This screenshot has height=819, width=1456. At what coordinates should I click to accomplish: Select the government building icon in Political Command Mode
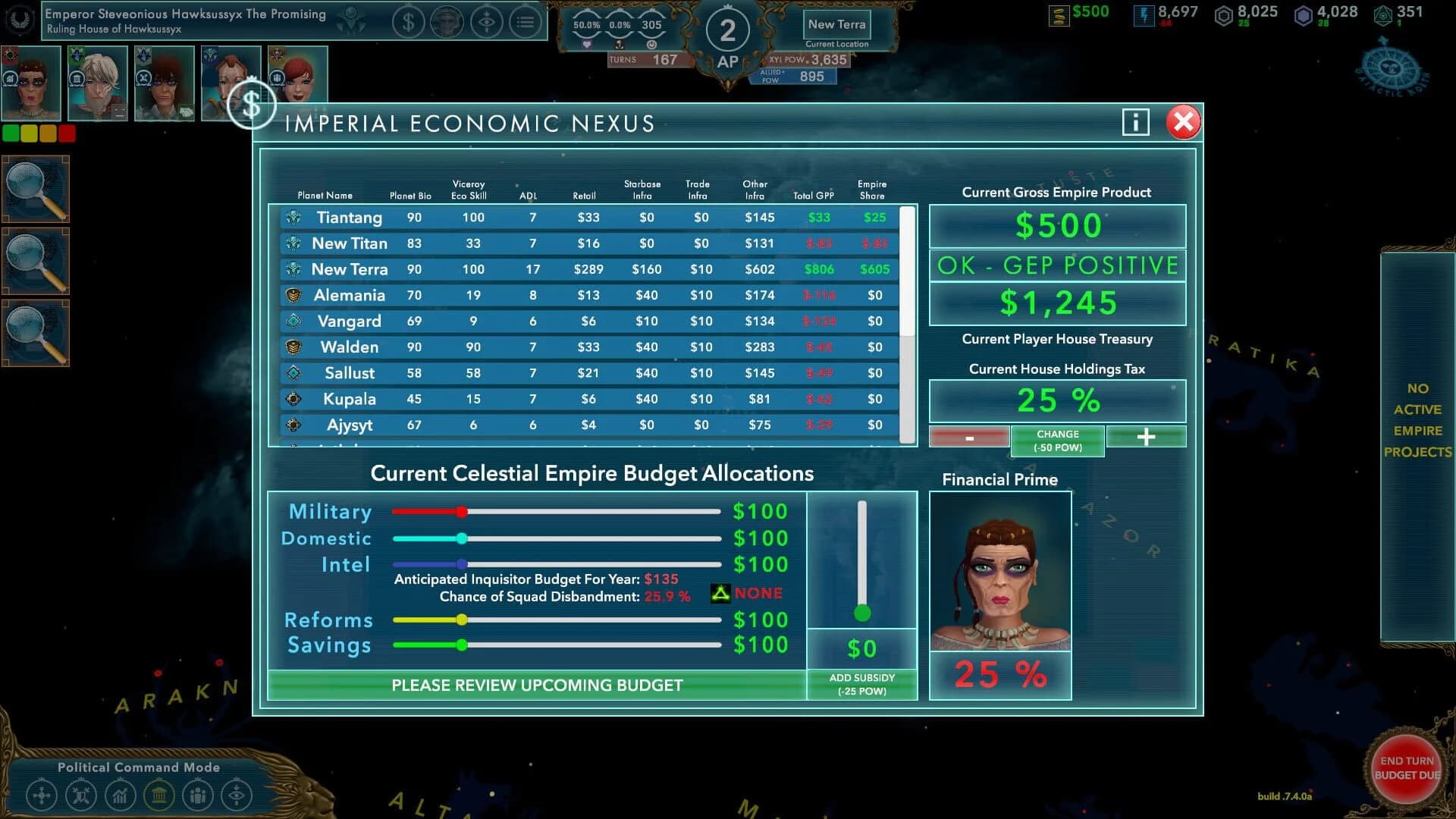click(158, 795)
